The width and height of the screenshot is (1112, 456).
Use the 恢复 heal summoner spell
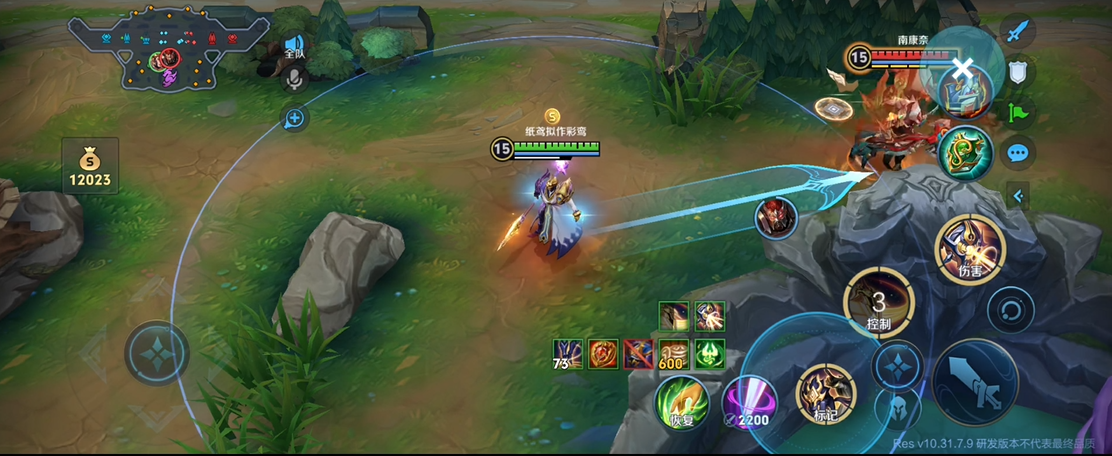pos(682,402)
